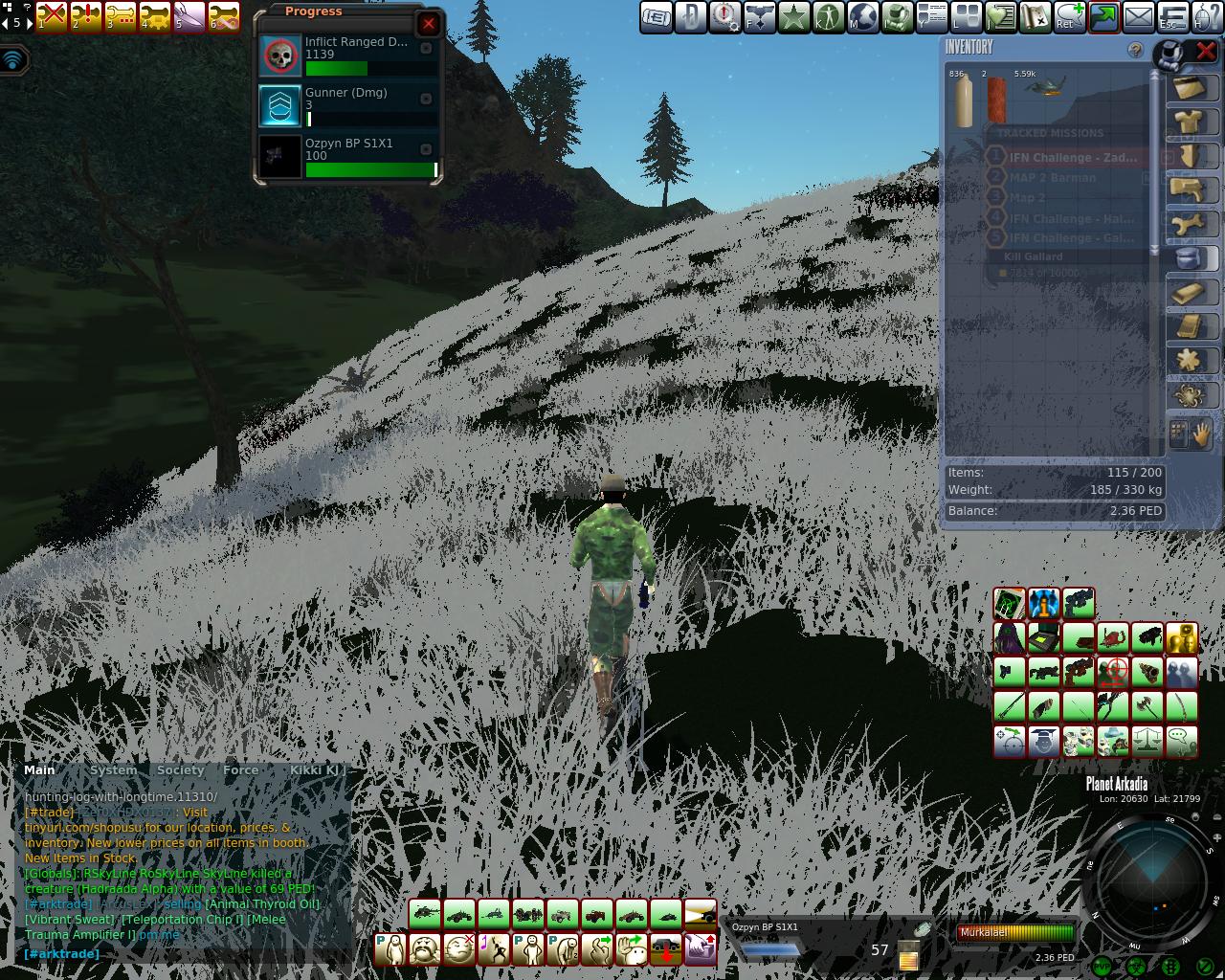
Task: Select the gold ingot inventory category
Action: (1189, 294)
